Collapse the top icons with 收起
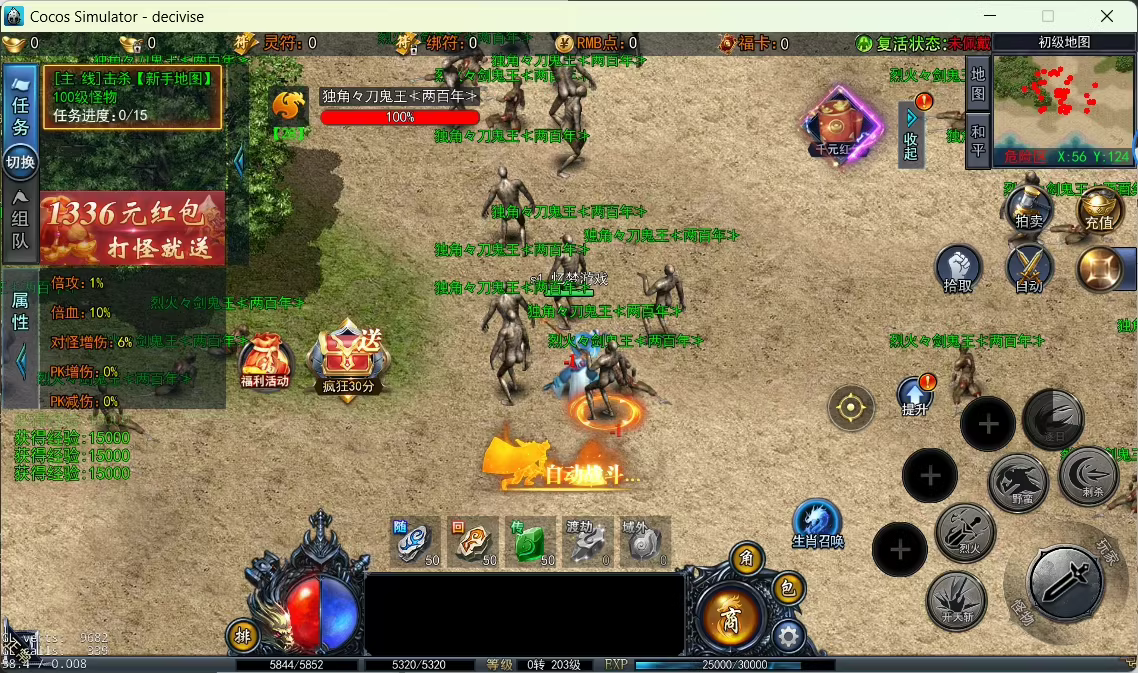 (911, 135)
